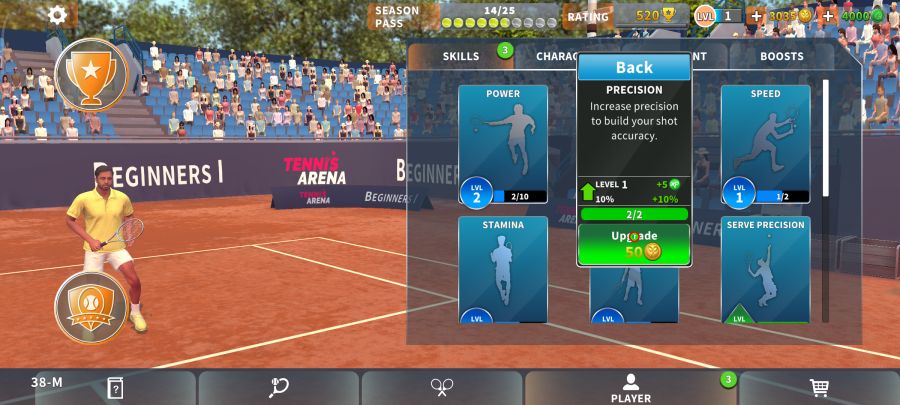The width and height of the screenshot is (900, 405).
Task: Switch to the Skills tab
Action: [461, 56]
